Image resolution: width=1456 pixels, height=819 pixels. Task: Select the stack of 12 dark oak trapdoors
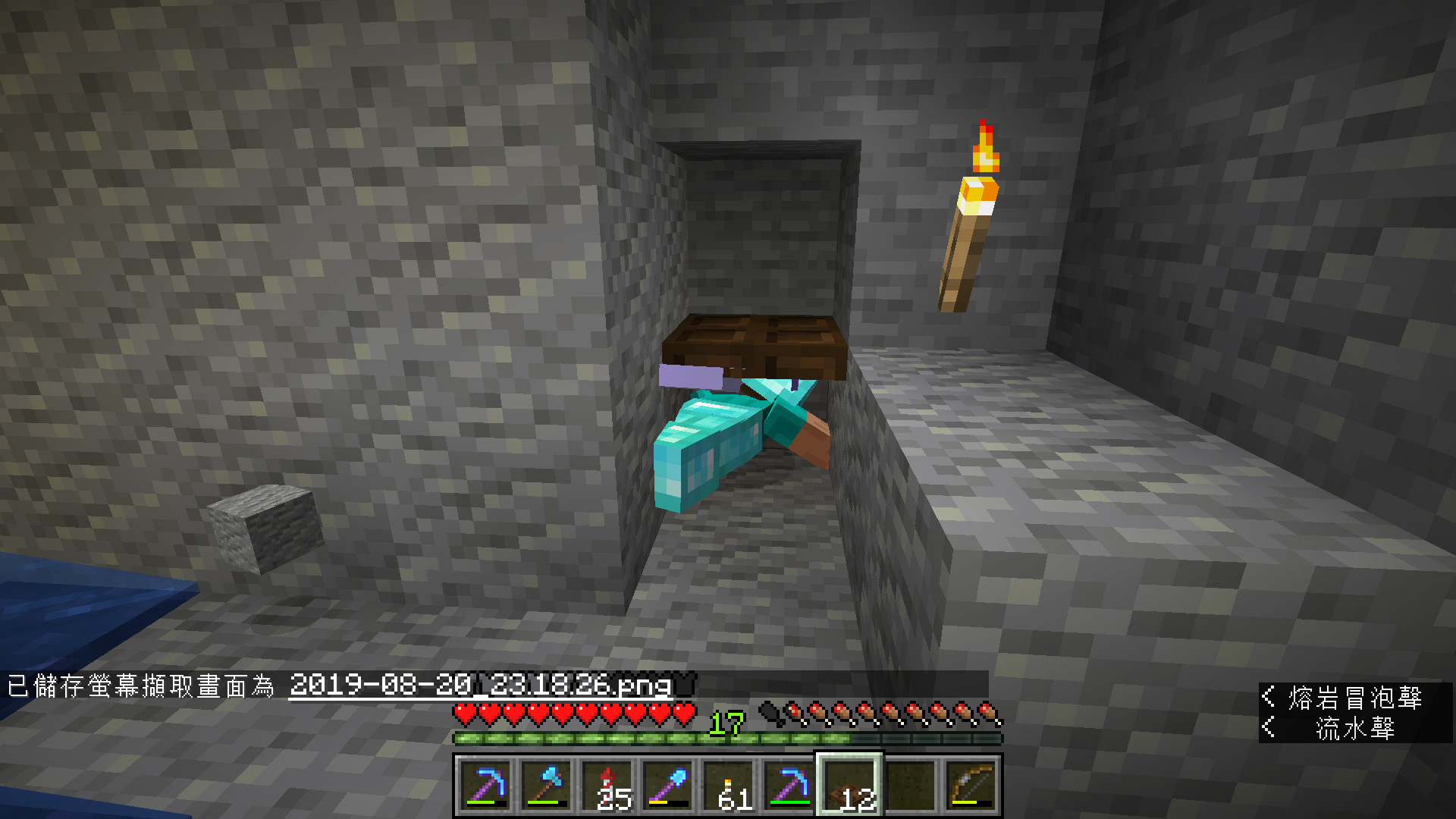pyautogui.click(x=849, y=786)
